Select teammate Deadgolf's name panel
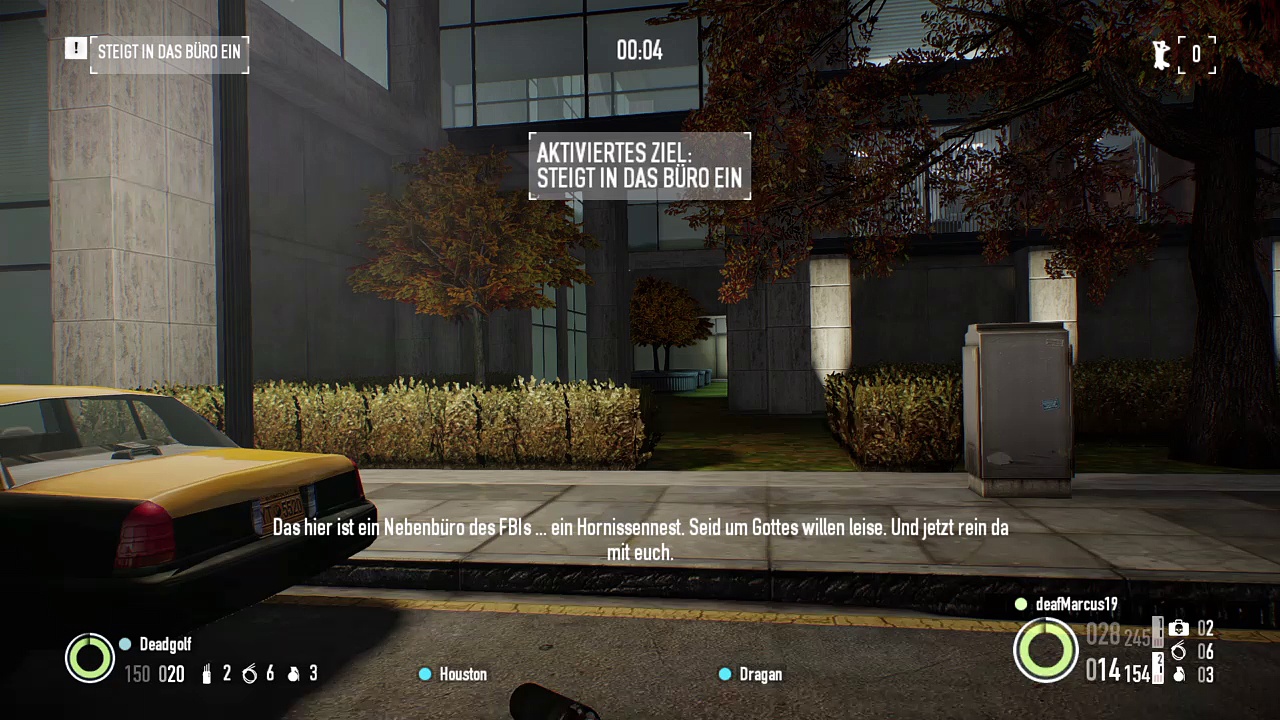 click(165, 645)
